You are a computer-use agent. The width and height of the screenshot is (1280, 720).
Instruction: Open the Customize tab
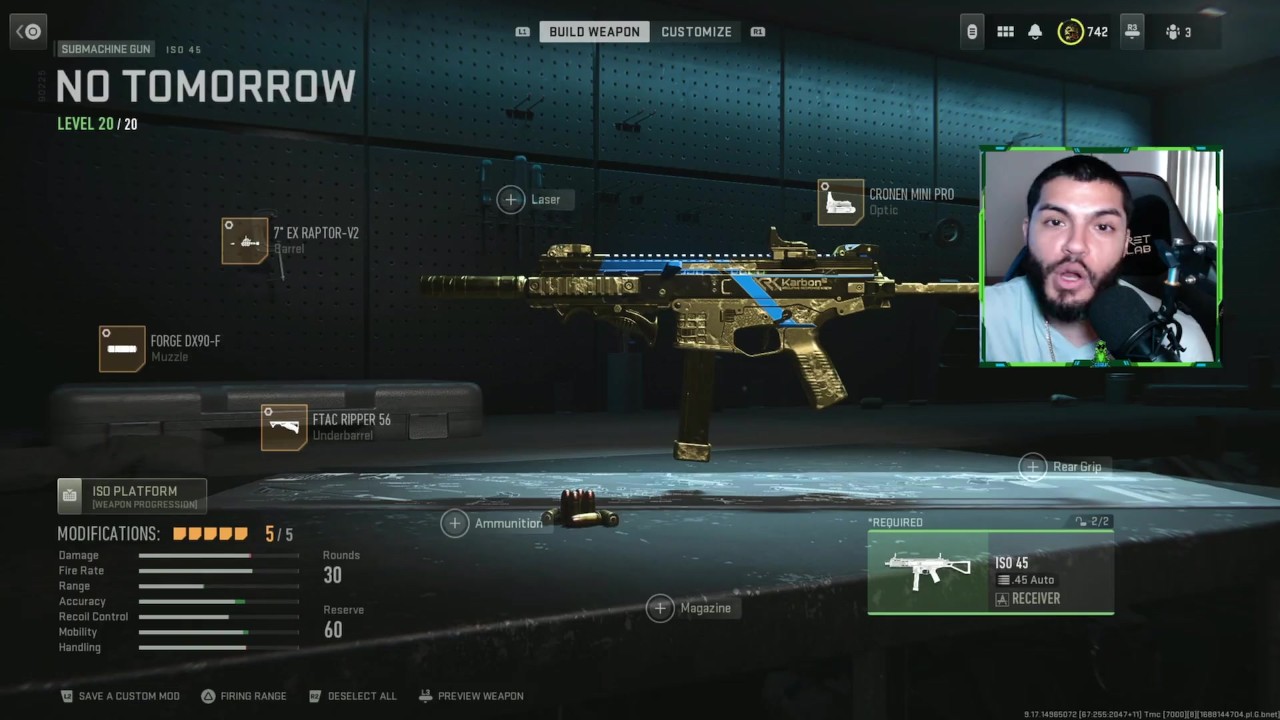[x=696, y=32]
